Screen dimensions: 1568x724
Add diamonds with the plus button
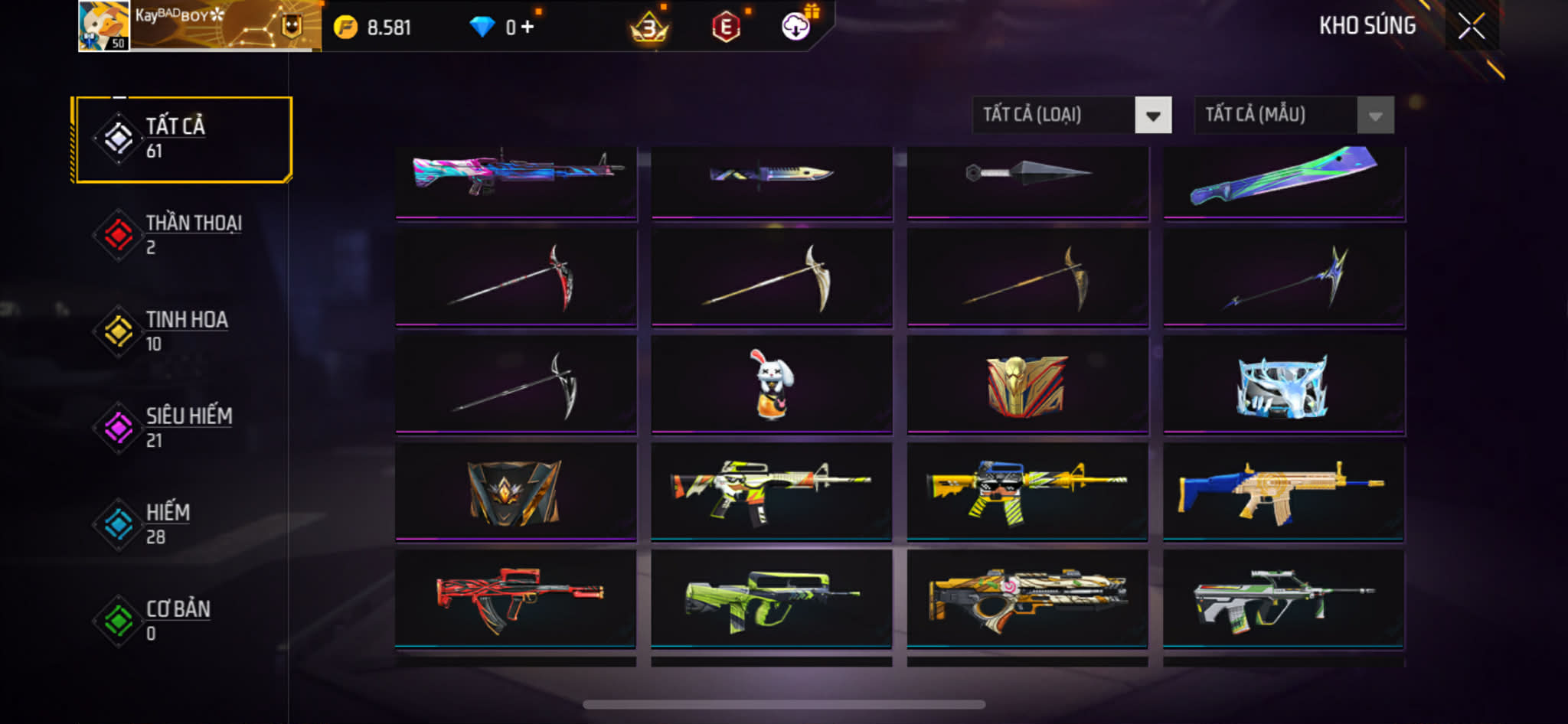click(528, 28)
